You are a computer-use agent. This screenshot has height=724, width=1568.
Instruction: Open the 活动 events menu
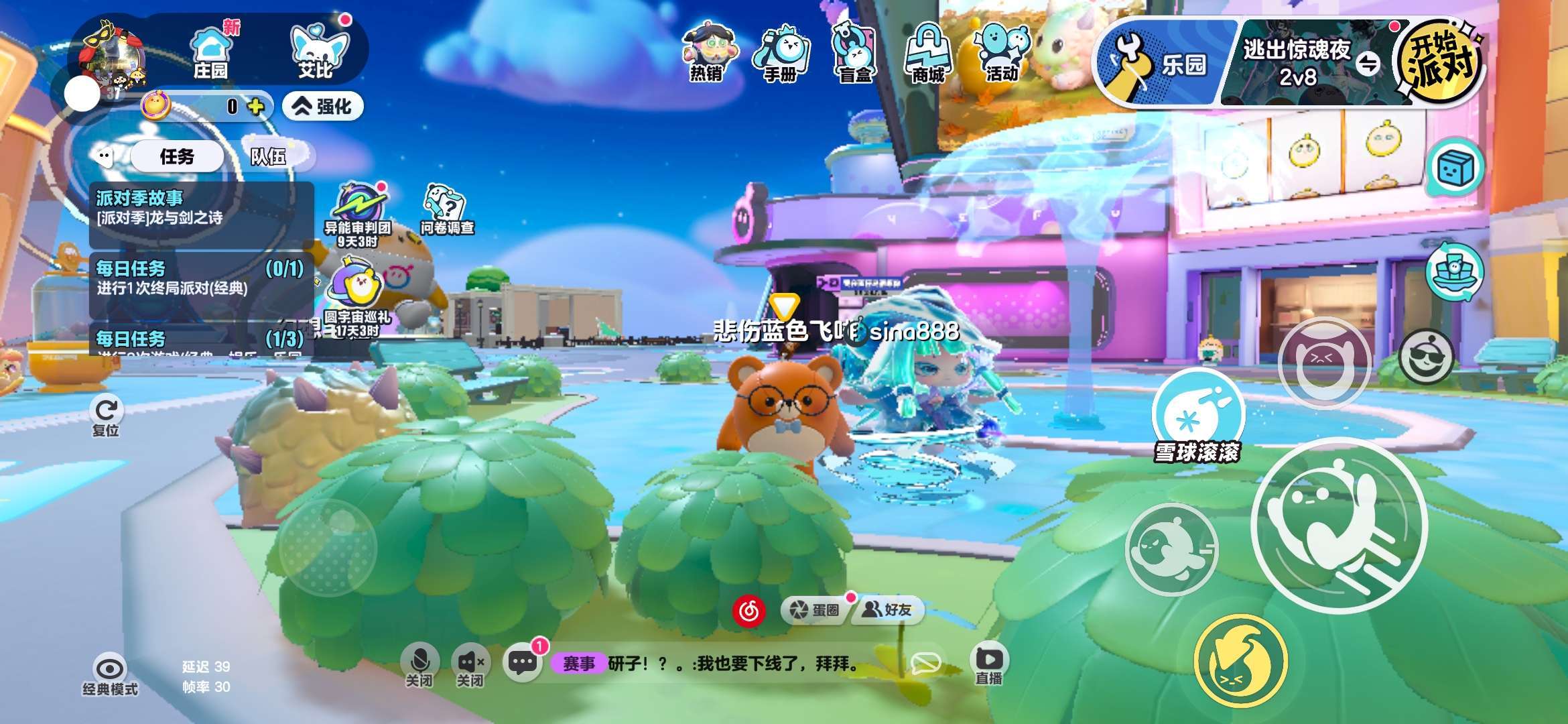(1002, 54)
